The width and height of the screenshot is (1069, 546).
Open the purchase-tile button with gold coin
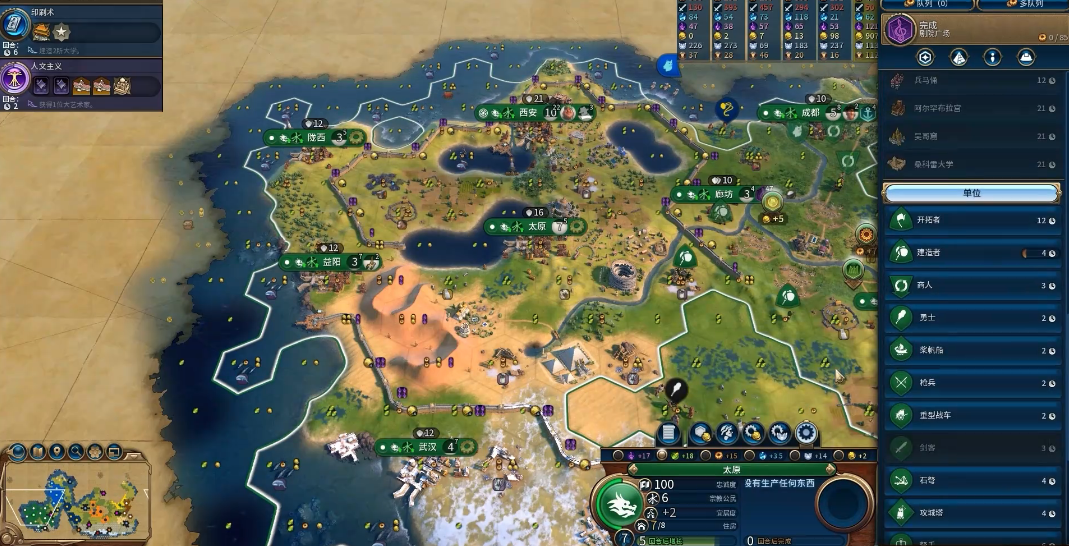(x=701, y=433)
